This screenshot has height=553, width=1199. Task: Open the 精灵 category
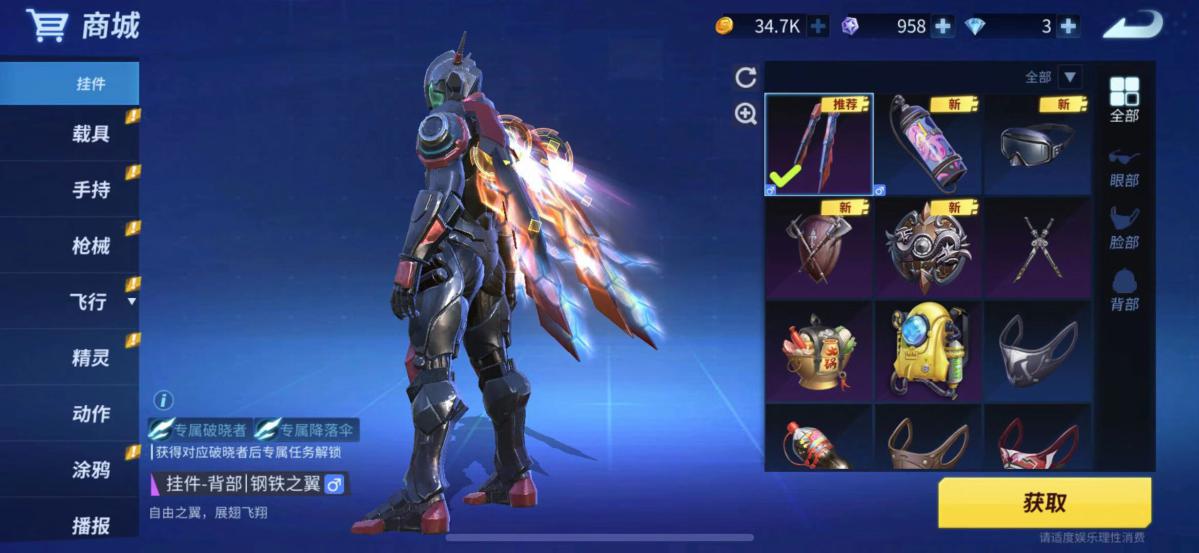click(x=90, y=358)
